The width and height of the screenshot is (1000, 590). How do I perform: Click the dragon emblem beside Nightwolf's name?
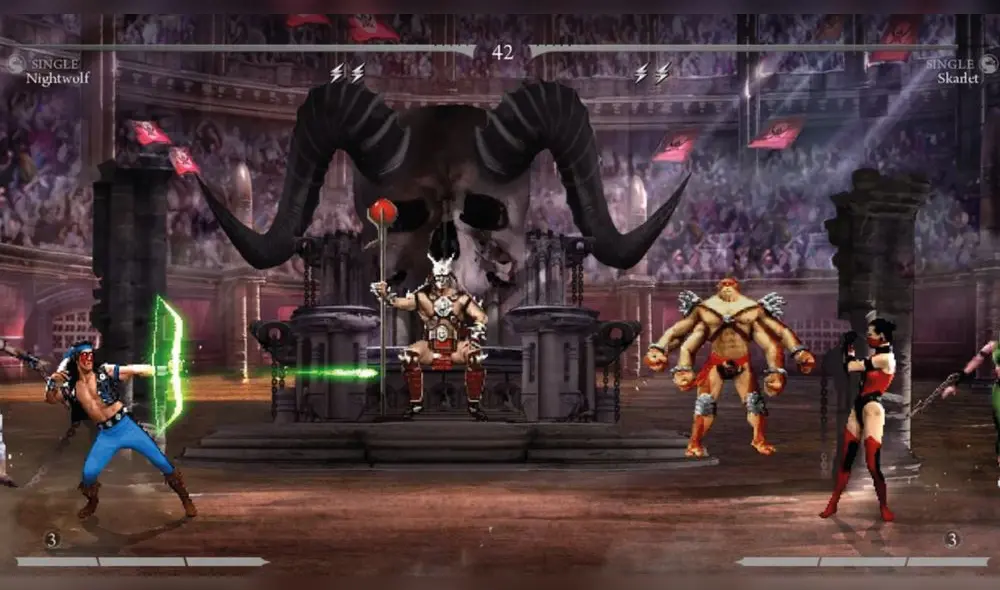point(15,65)
